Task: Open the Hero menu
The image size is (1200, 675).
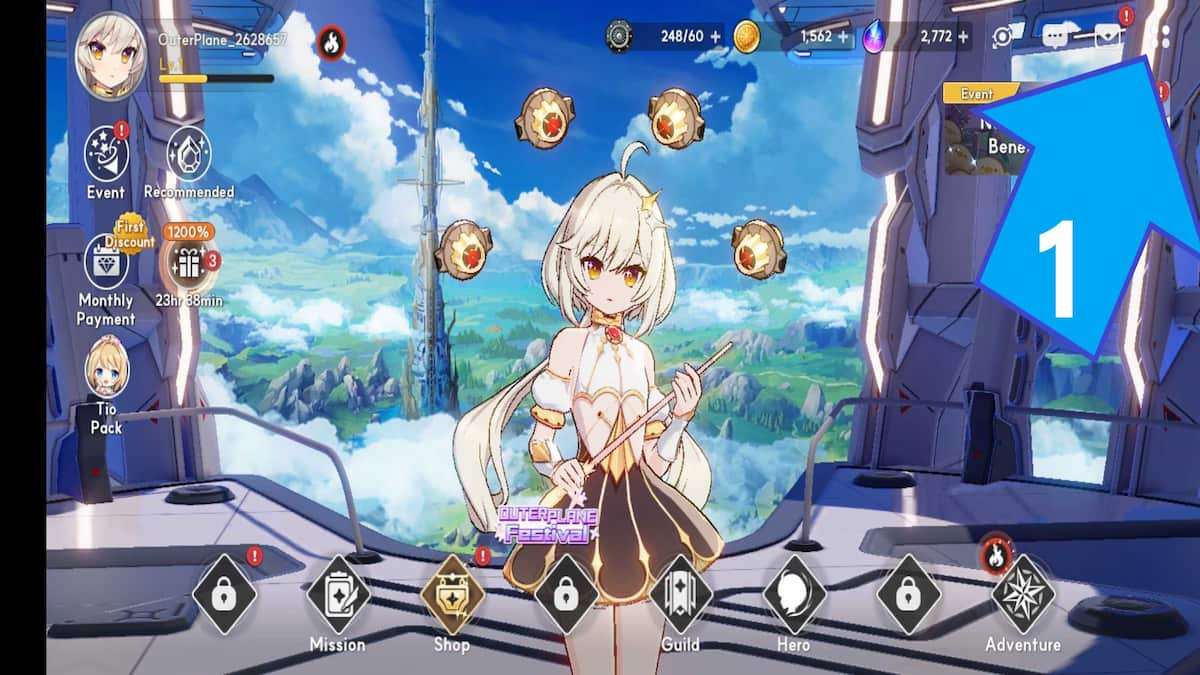Action: click(x=794, y=594)
